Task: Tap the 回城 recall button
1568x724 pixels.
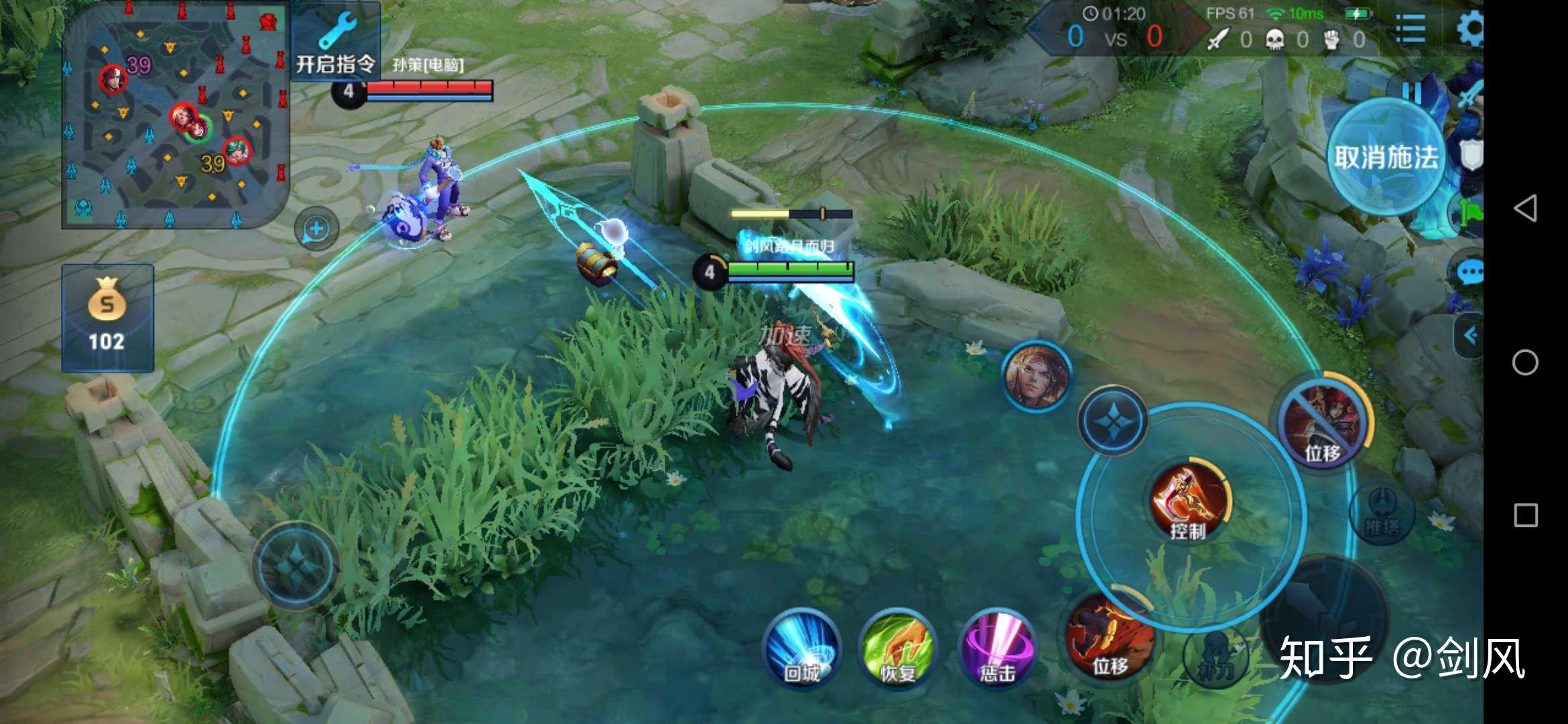Action: pyautogui.click(x=802, y=647)
